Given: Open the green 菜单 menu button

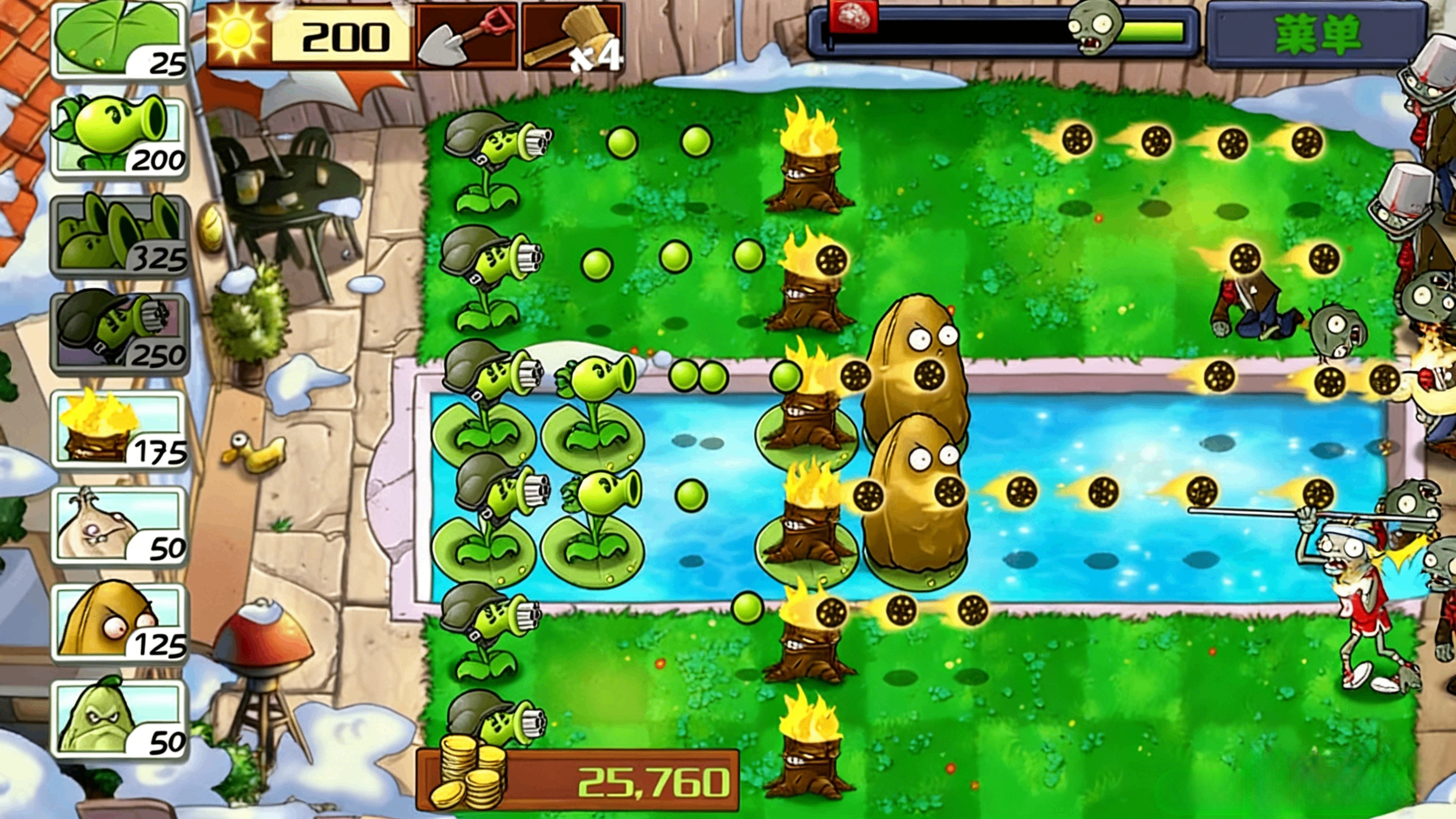Looking at the screenshot, I should (1316, 36).
